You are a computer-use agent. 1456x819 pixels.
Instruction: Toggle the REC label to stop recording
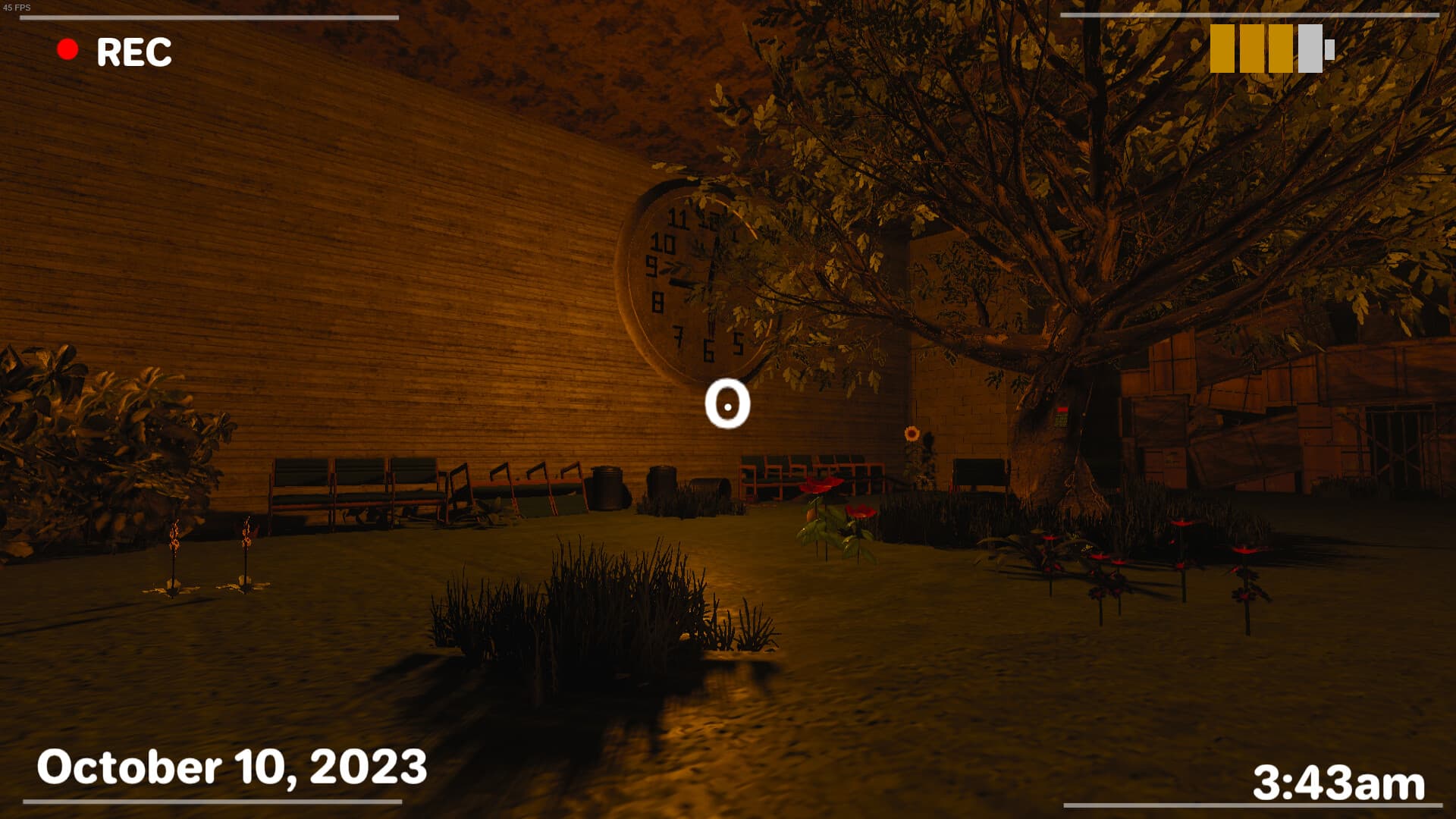click(x=133, y=52)
